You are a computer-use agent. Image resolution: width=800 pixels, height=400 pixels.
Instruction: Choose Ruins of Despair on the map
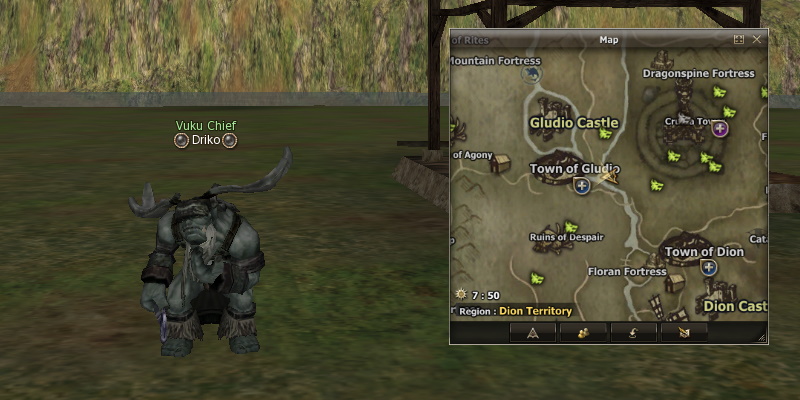tap(566, 237)
